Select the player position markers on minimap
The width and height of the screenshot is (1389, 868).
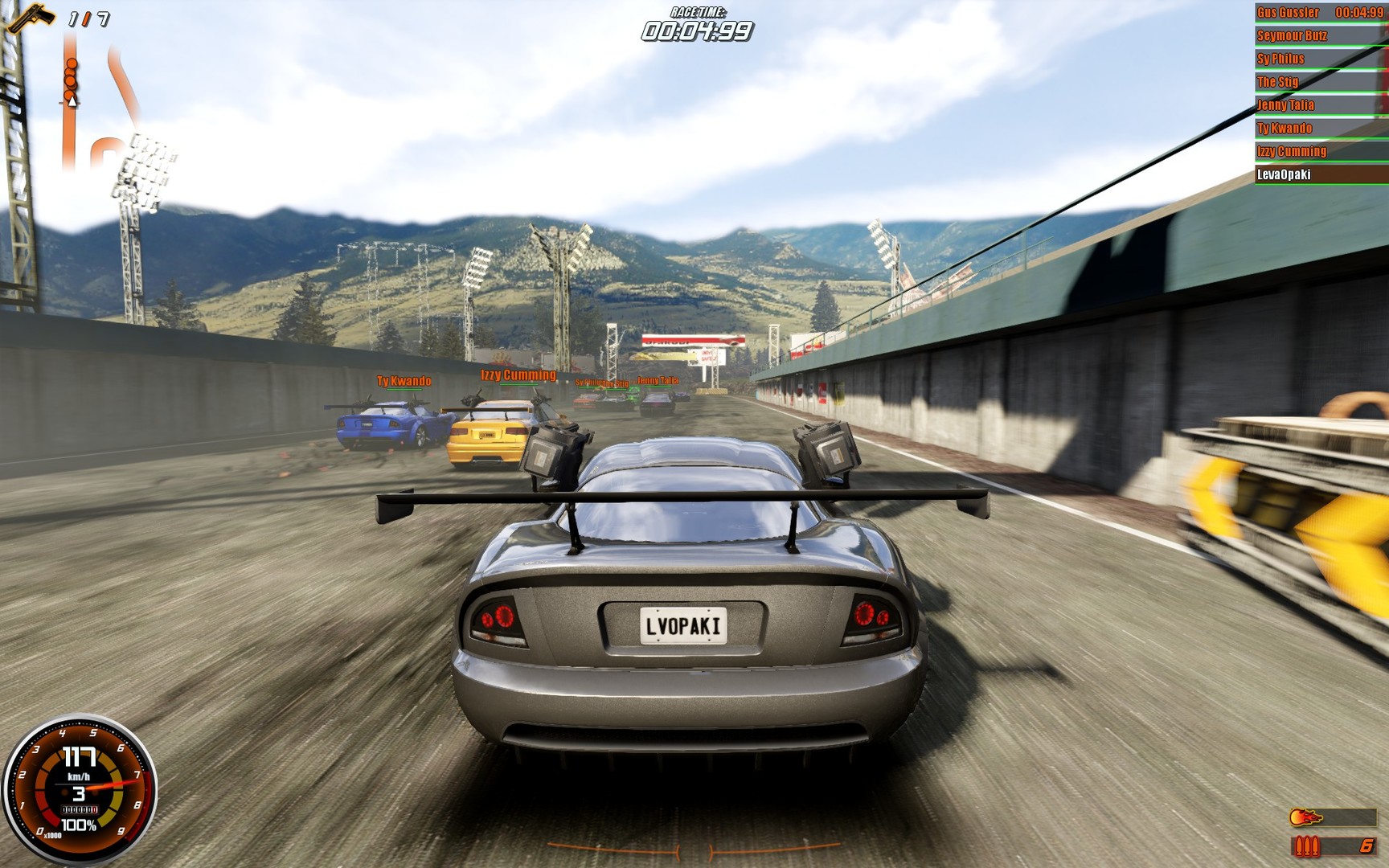[69, 80]
